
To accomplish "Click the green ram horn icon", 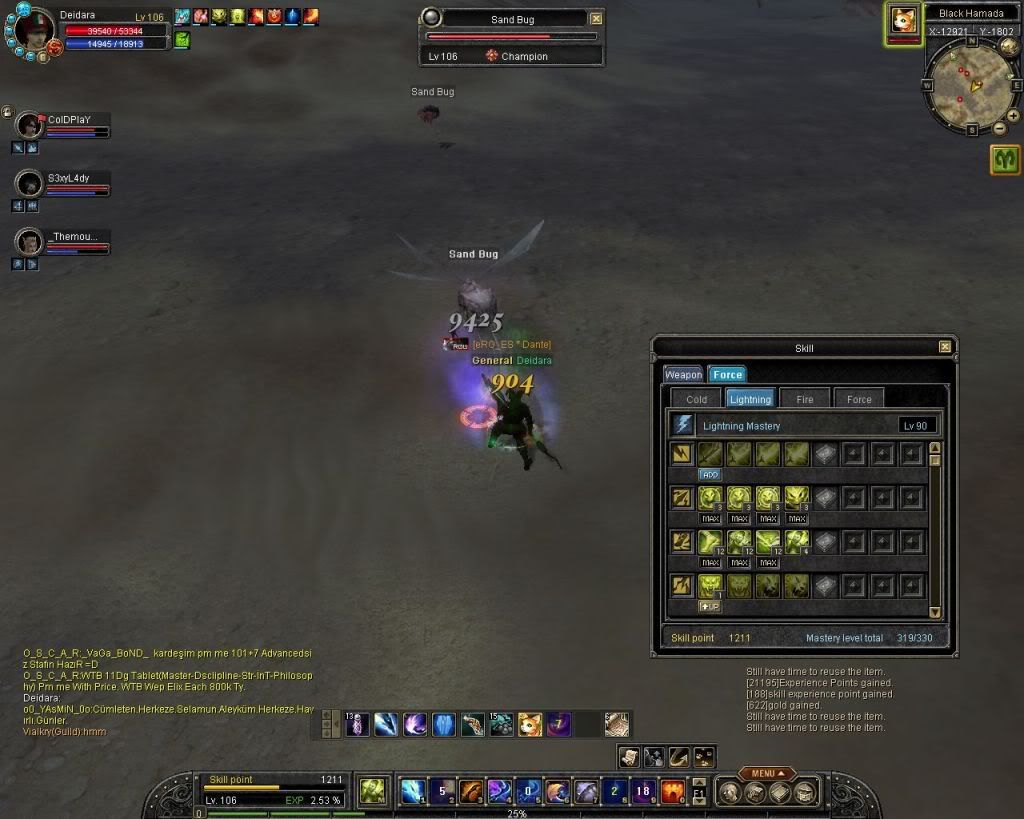I will point(1005,159).
